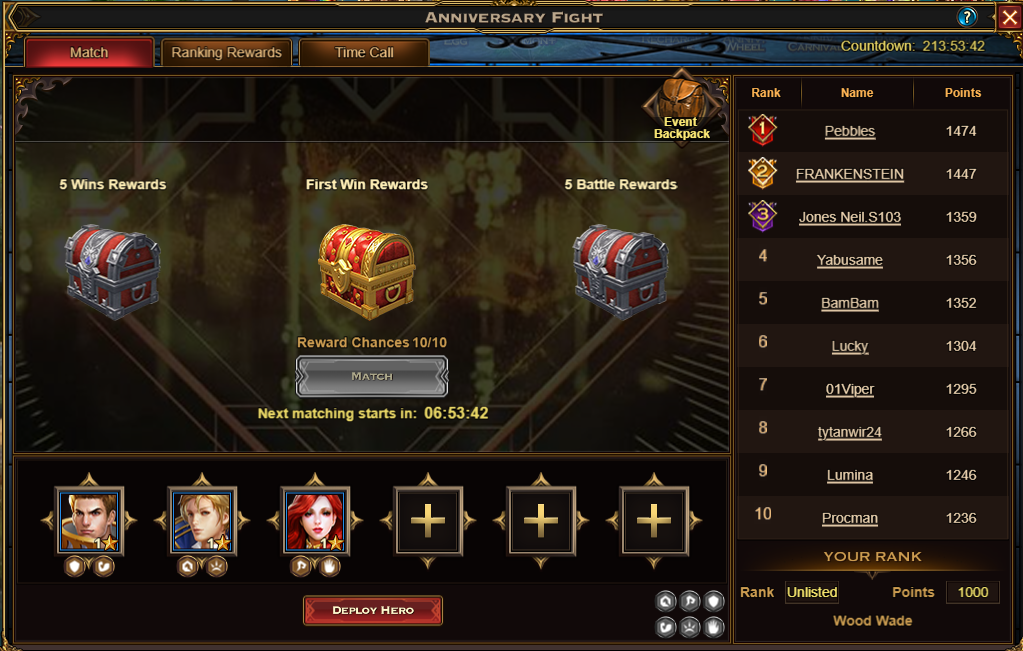Viewport: 1023px width, 651px height.
Task: Select the brown-haired male hero slot
Action: [x=90, y=520]
